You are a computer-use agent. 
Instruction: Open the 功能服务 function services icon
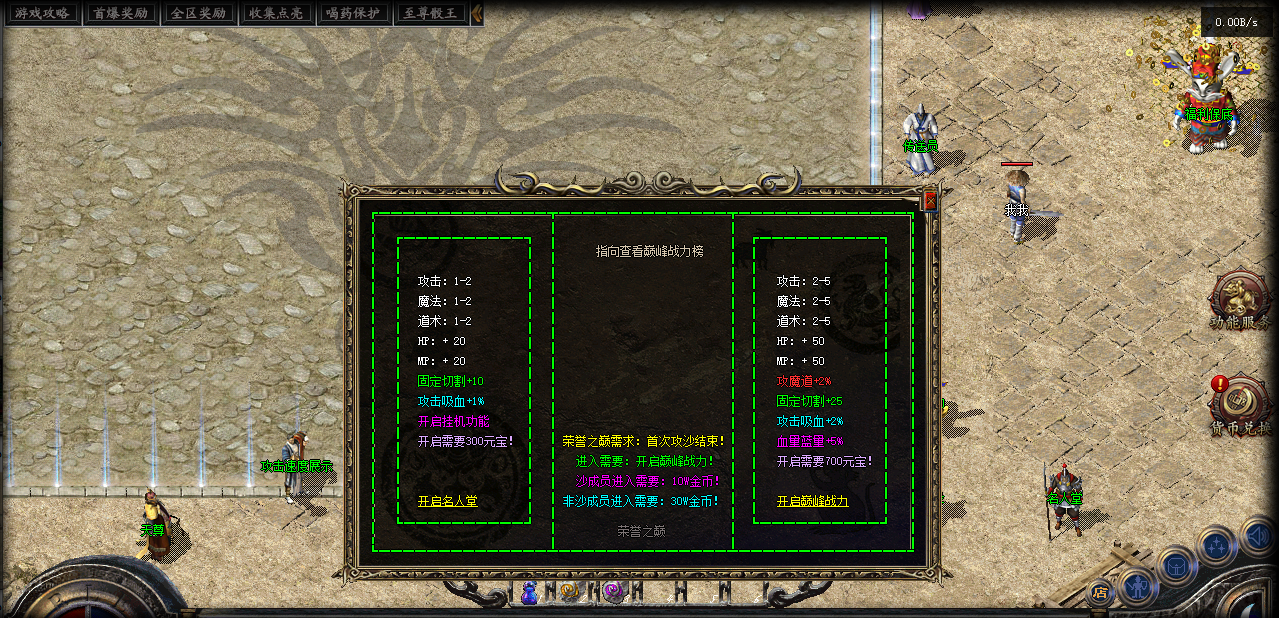(1239, 299)
